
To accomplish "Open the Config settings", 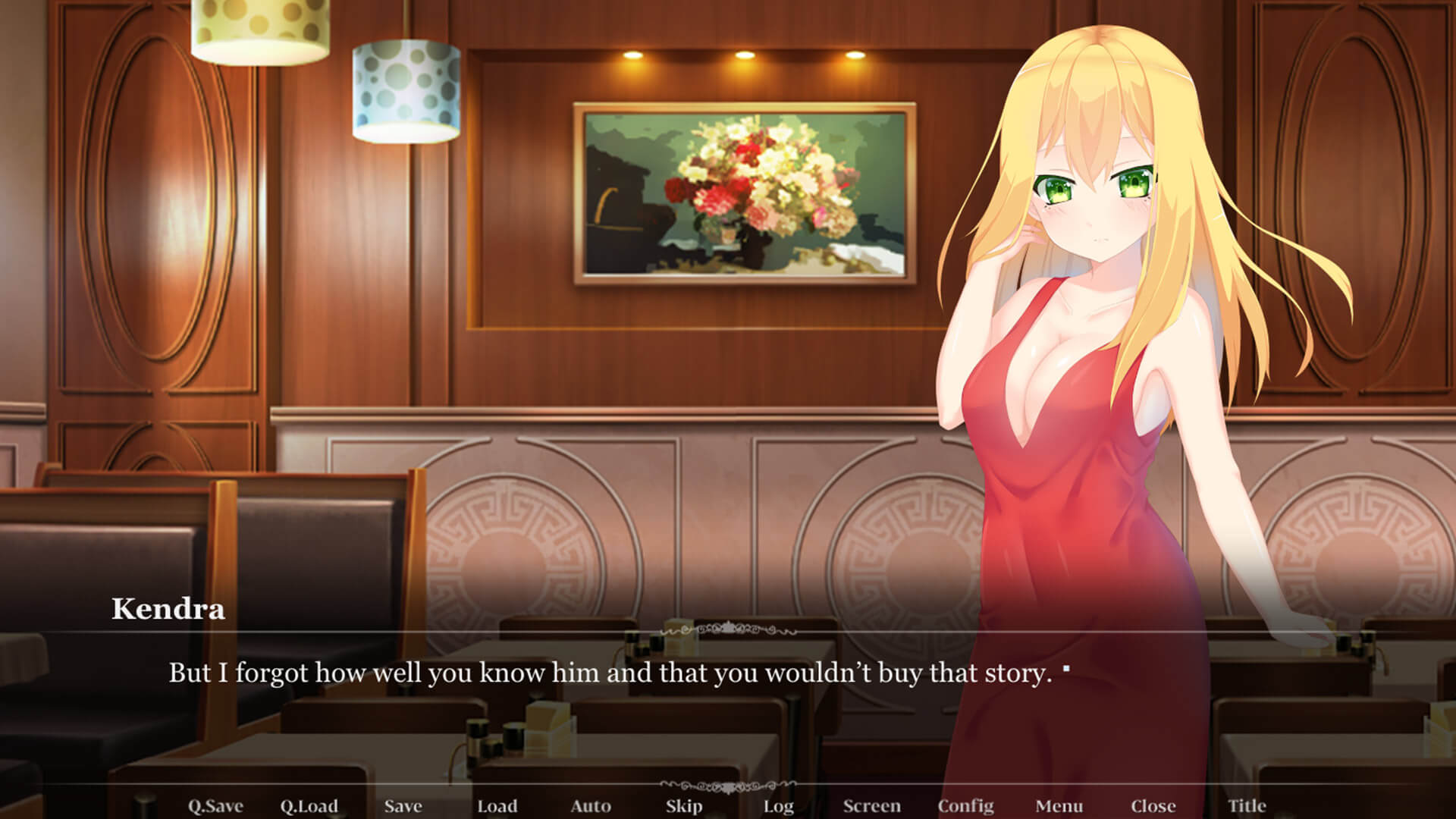I will 965,806.
